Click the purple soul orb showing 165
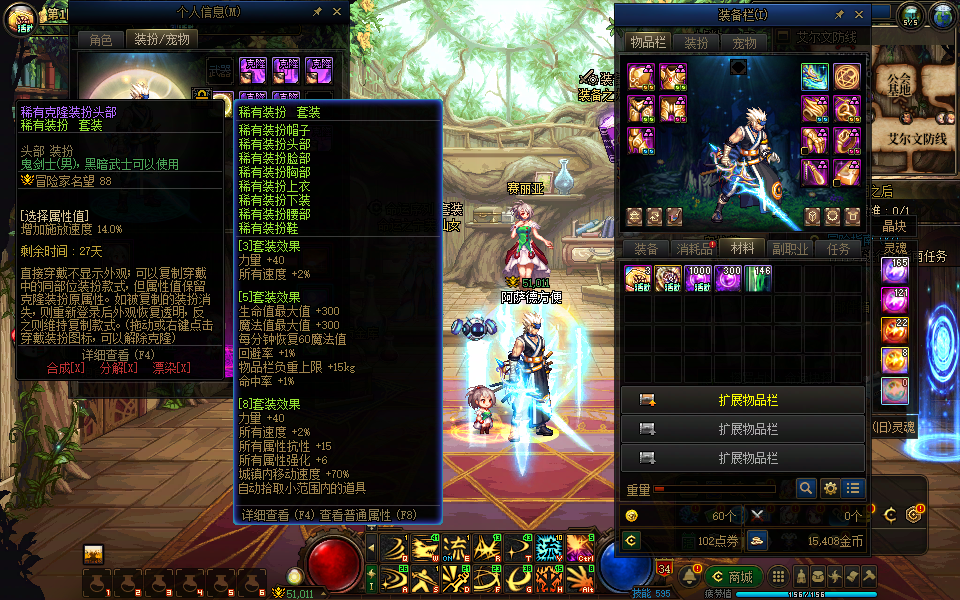This screenshot has height=600, width=960. tap(894, 270)
